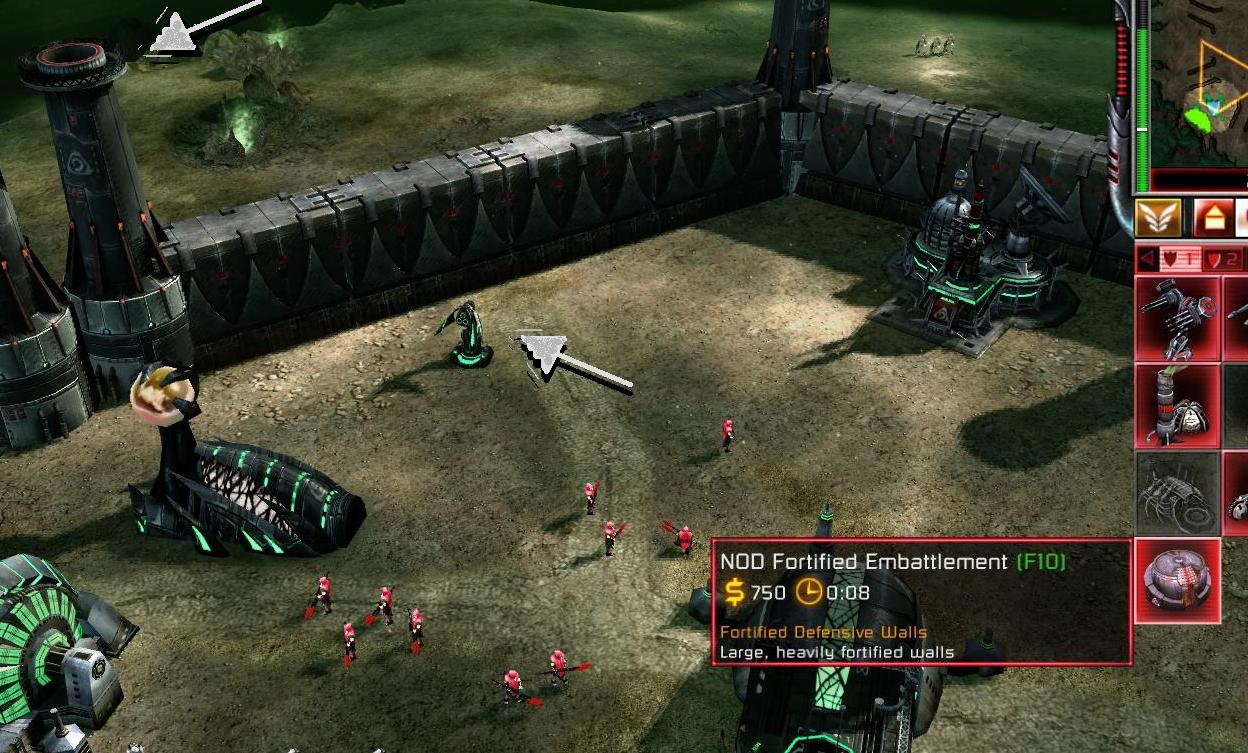
Task: Click the left arrow beside queue tabs
Action: (1145, 260)
